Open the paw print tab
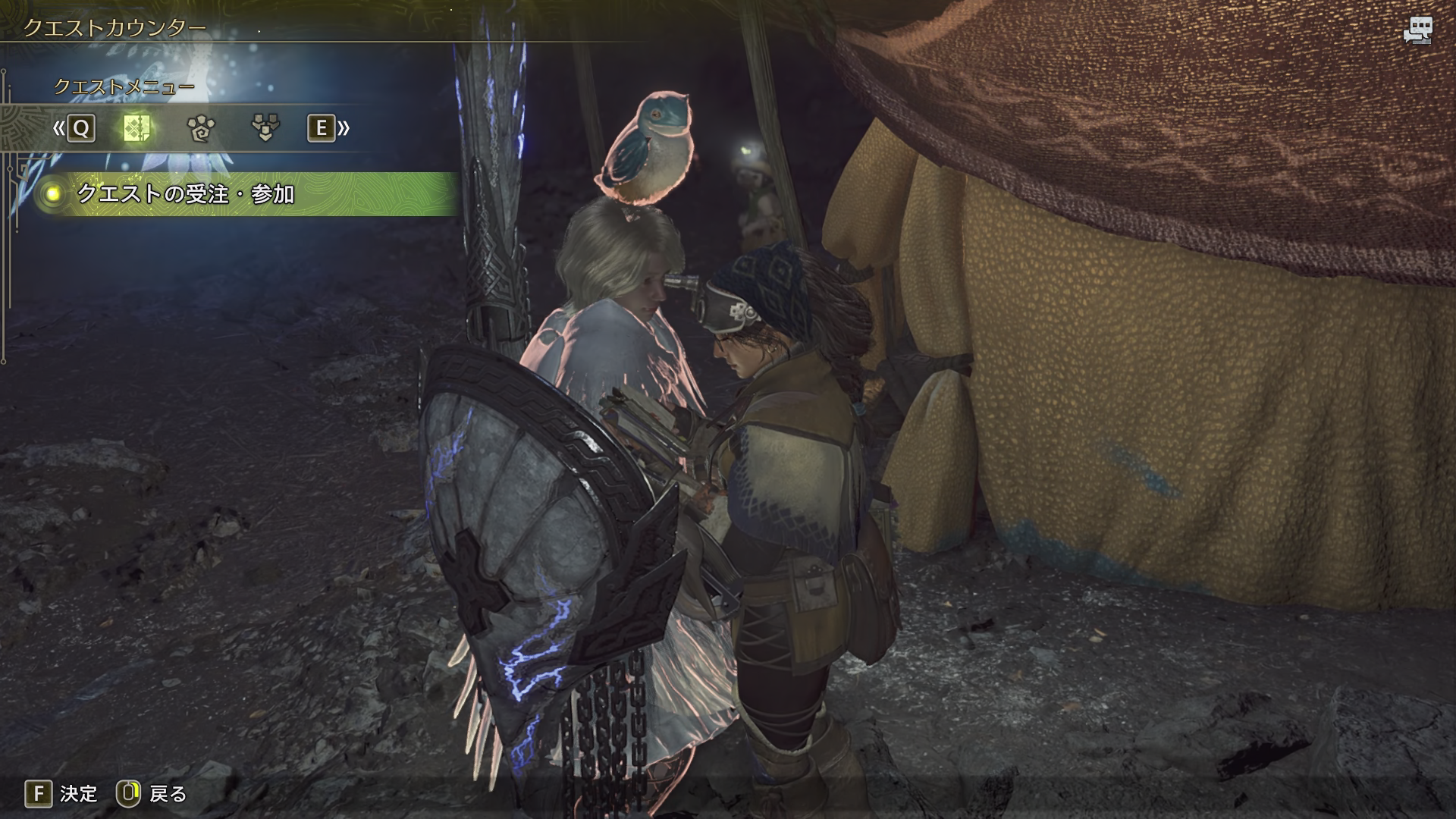The width and height of the screenshot is (1456, 819). pyautogui.click(x=201, y=128)
